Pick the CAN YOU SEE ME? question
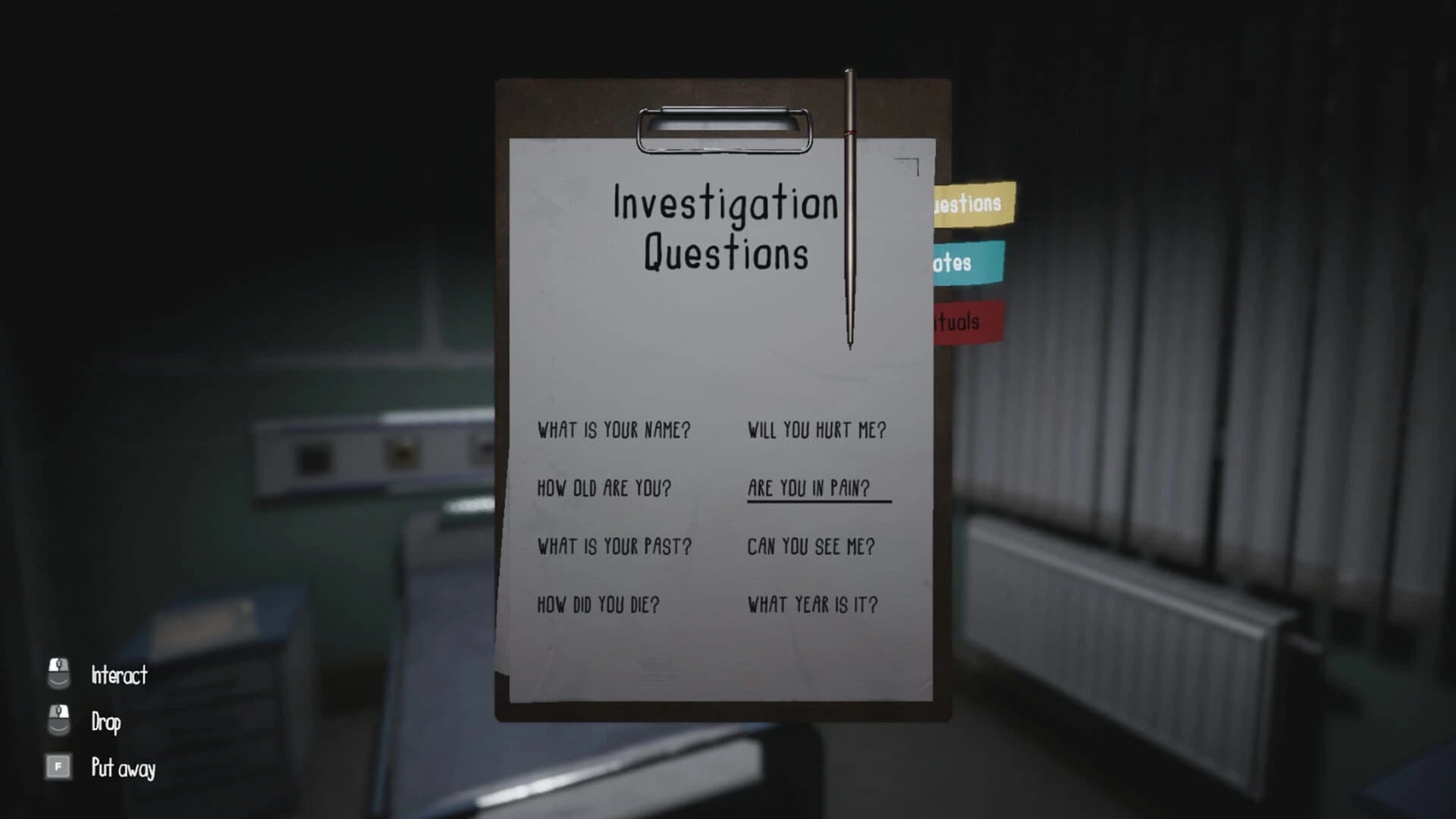1456x819 pixels. coord(809,546)
